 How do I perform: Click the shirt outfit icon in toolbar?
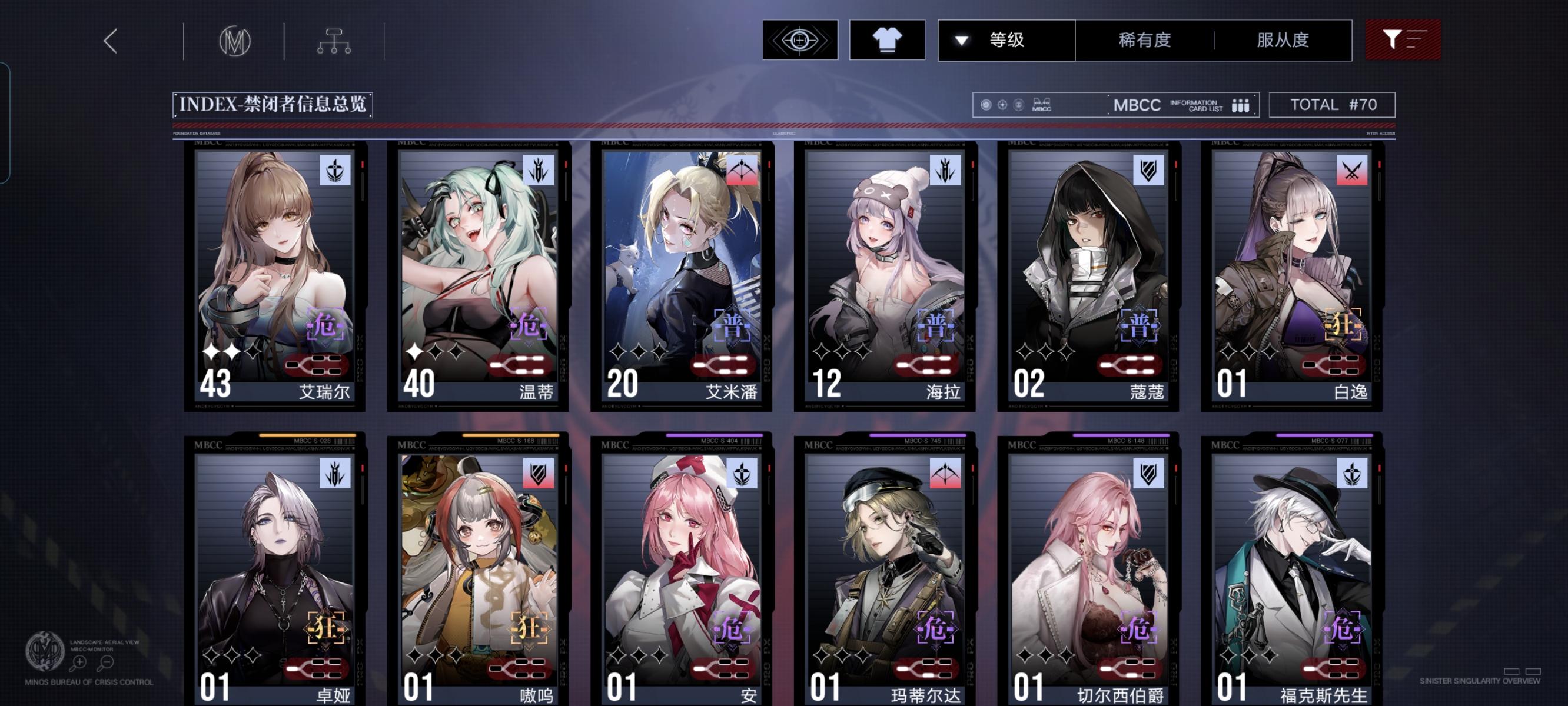(x=888, y=40)
